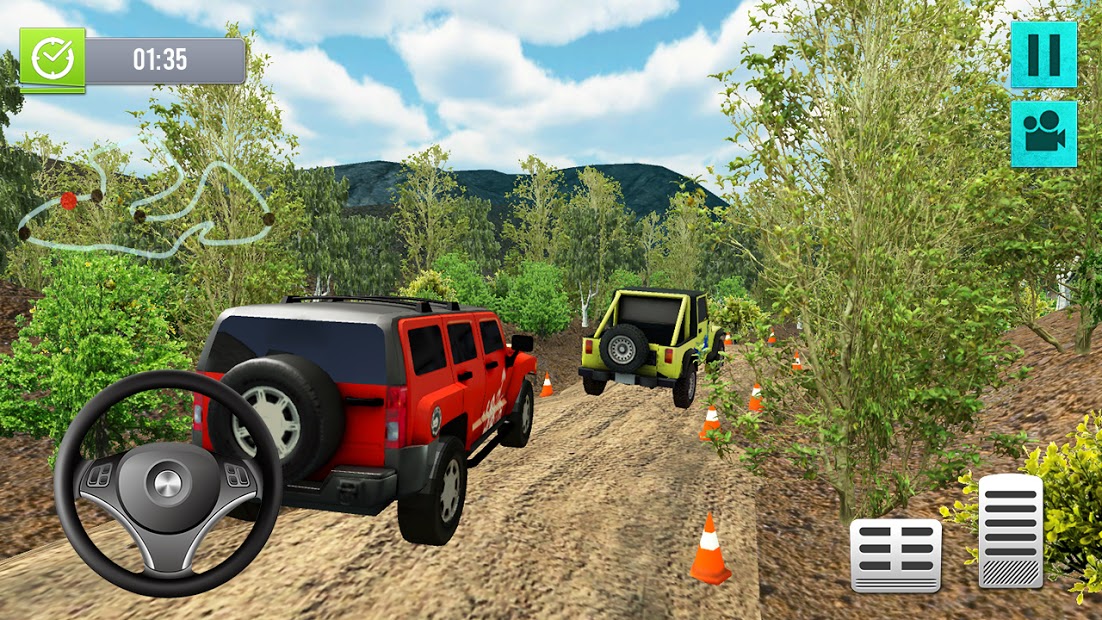Hit the accelerator gas pedal

[1010, 530]
